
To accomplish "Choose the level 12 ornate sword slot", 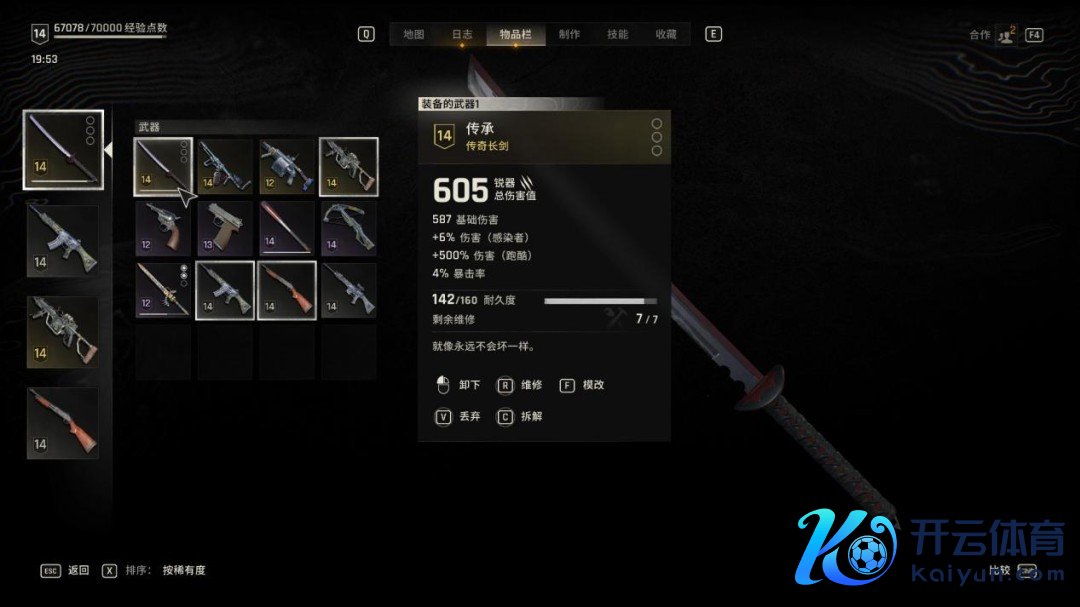I will (x=163, y=290).
